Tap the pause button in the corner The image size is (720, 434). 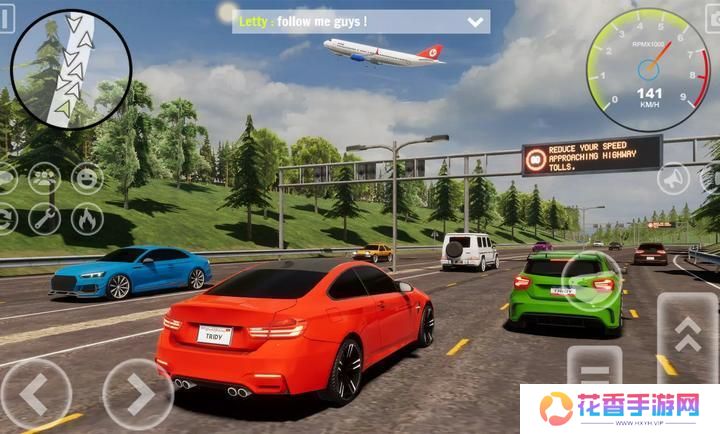7,19
